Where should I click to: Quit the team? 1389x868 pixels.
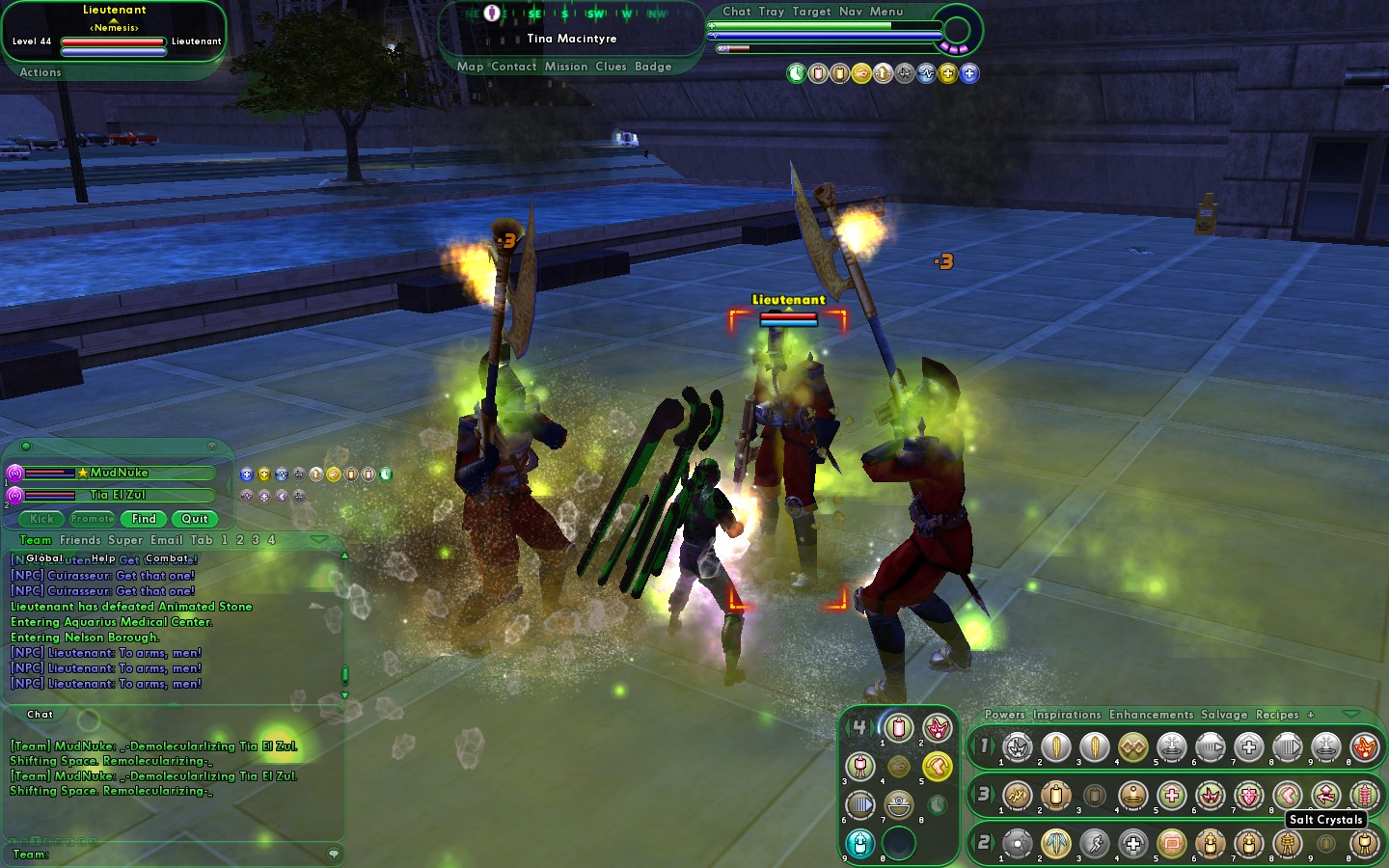(195, 519)
